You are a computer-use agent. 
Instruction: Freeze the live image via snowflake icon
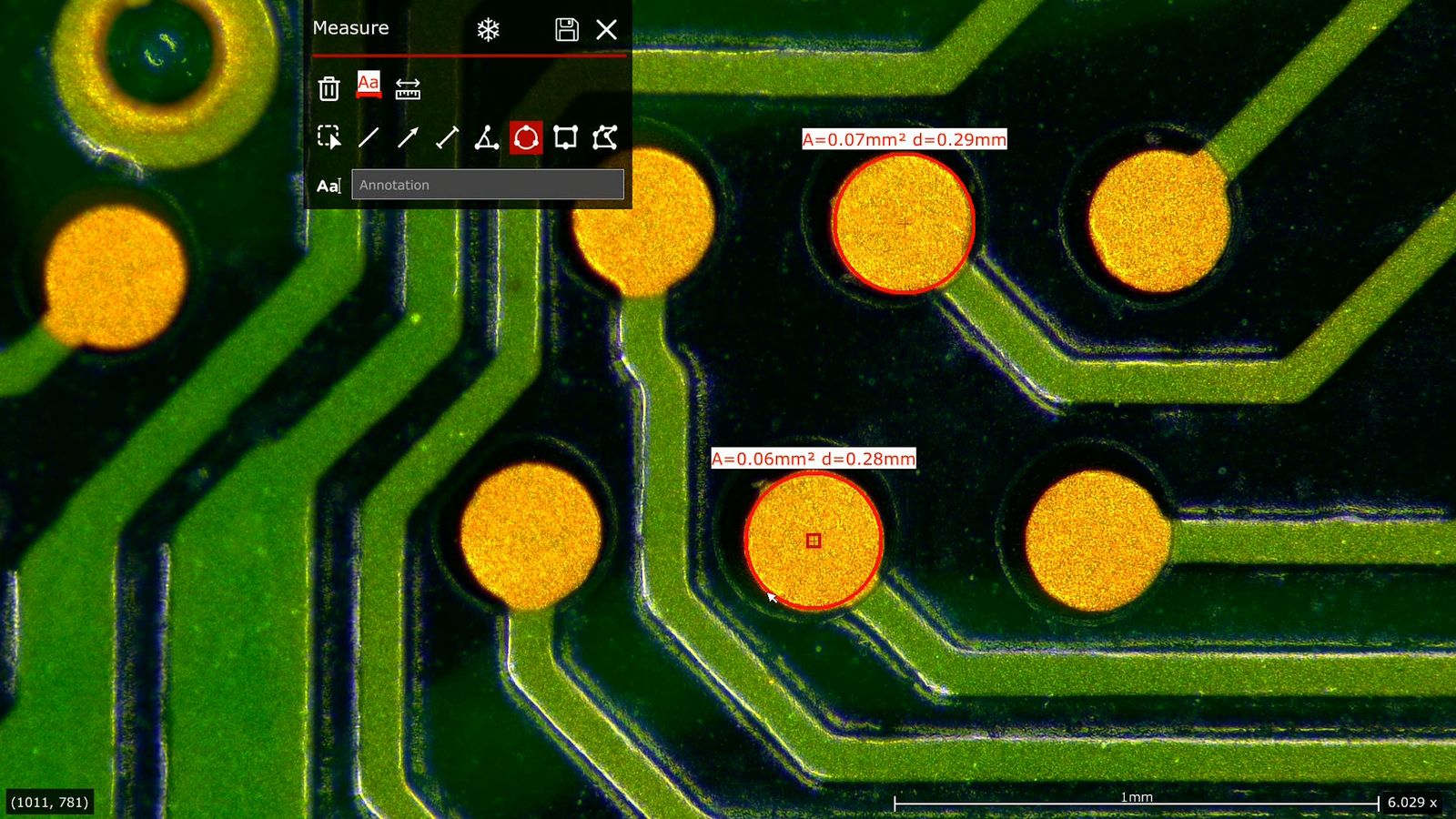point(488,29)
